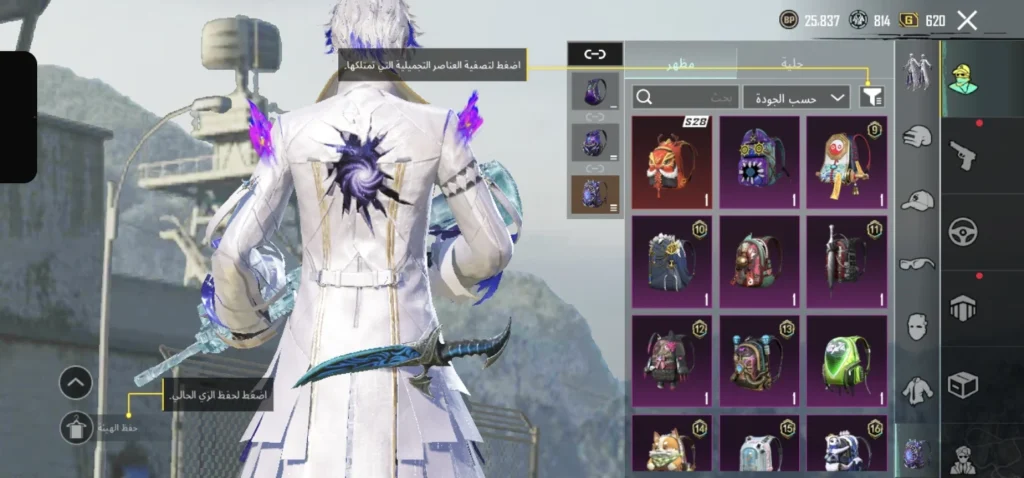The height and width of the screenshot is (478, 1024).
Task: Open the cap headwear category
Action: point(916,201)
